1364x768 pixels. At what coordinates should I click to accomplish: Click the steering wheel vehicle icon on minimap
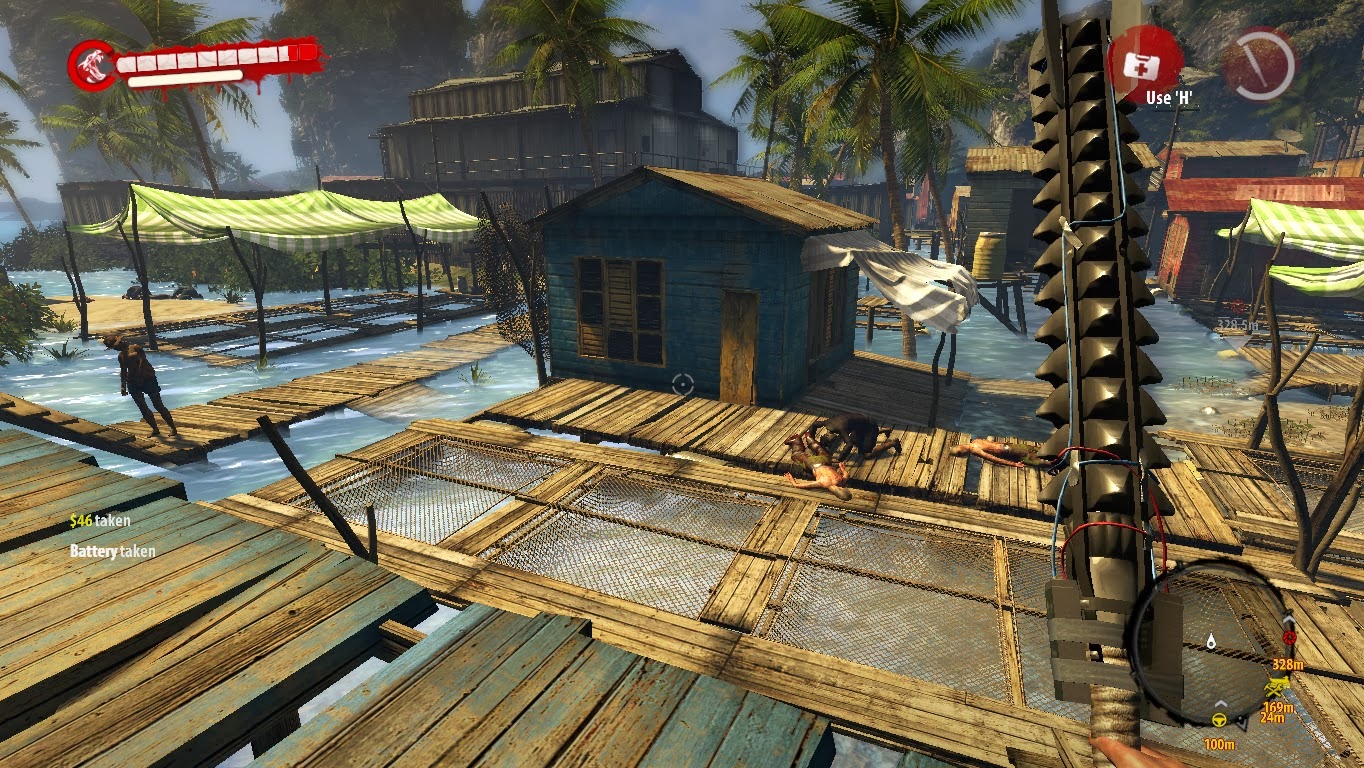tap(1218, 721)
